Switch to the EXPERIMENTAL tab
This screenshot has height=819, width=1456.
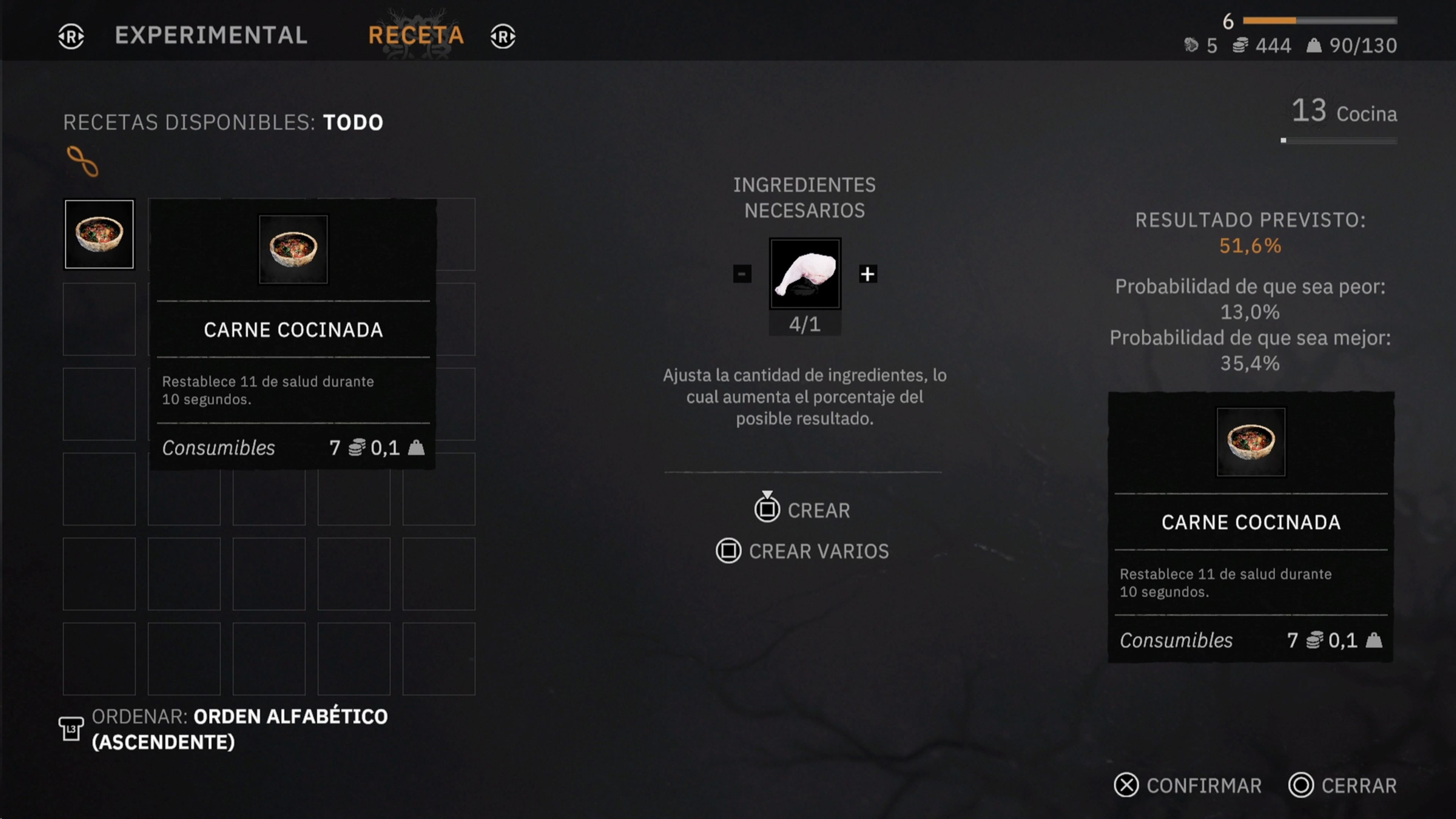211,36
